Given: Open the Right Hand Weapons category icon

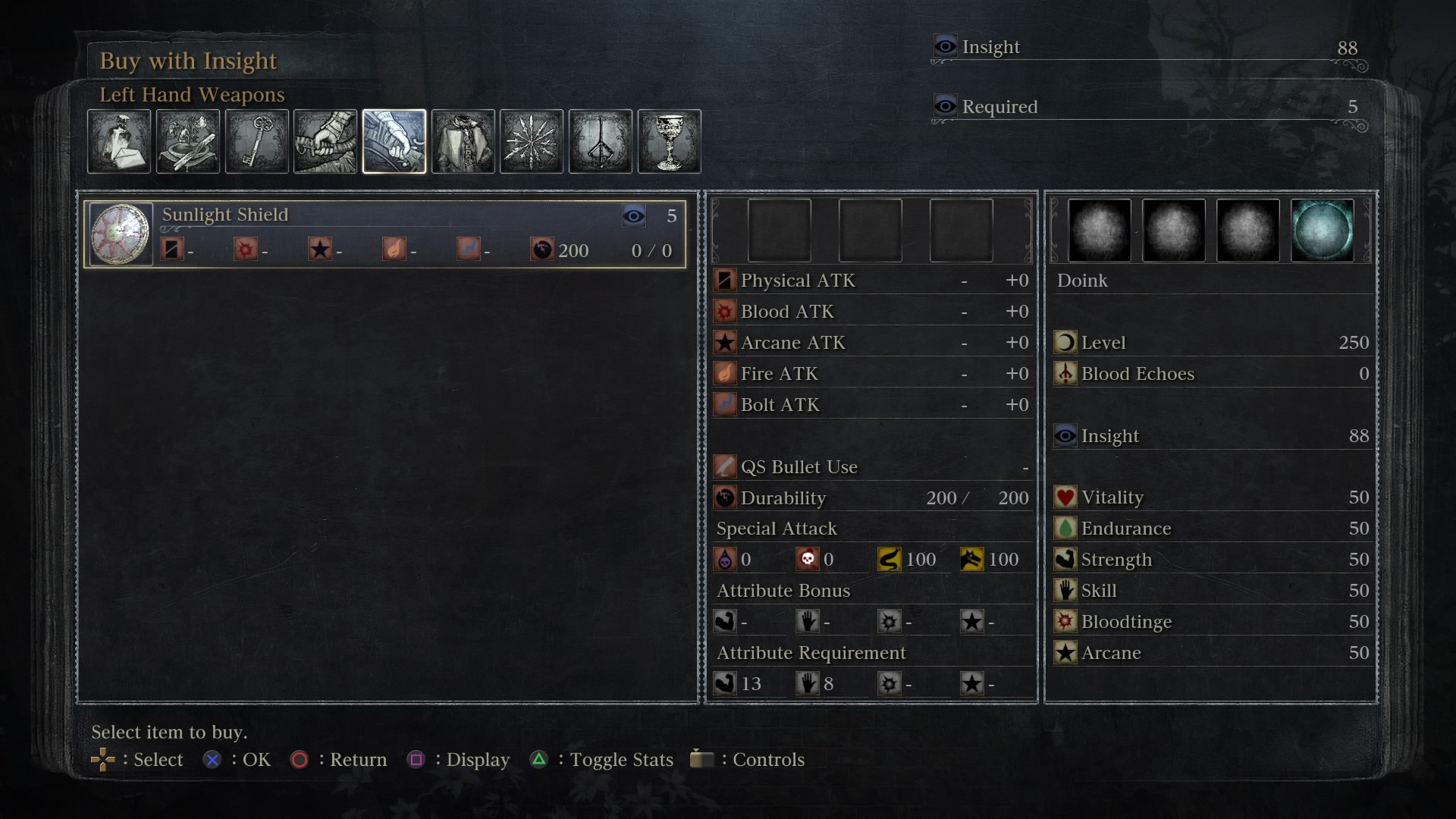Looking at the screenshot, I should pos(325,141).
